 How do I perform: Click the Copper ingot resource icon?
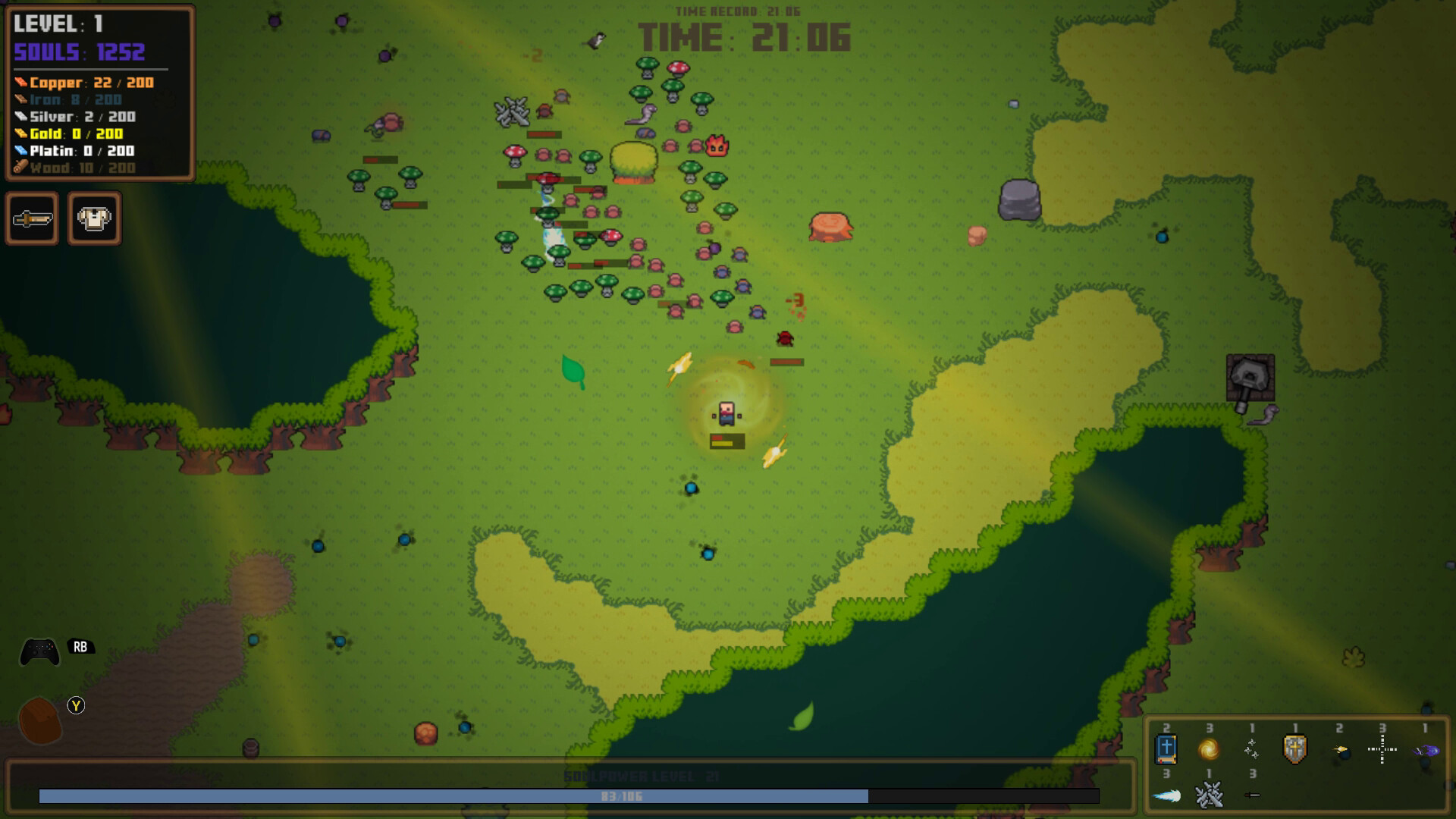click(21, 82)
